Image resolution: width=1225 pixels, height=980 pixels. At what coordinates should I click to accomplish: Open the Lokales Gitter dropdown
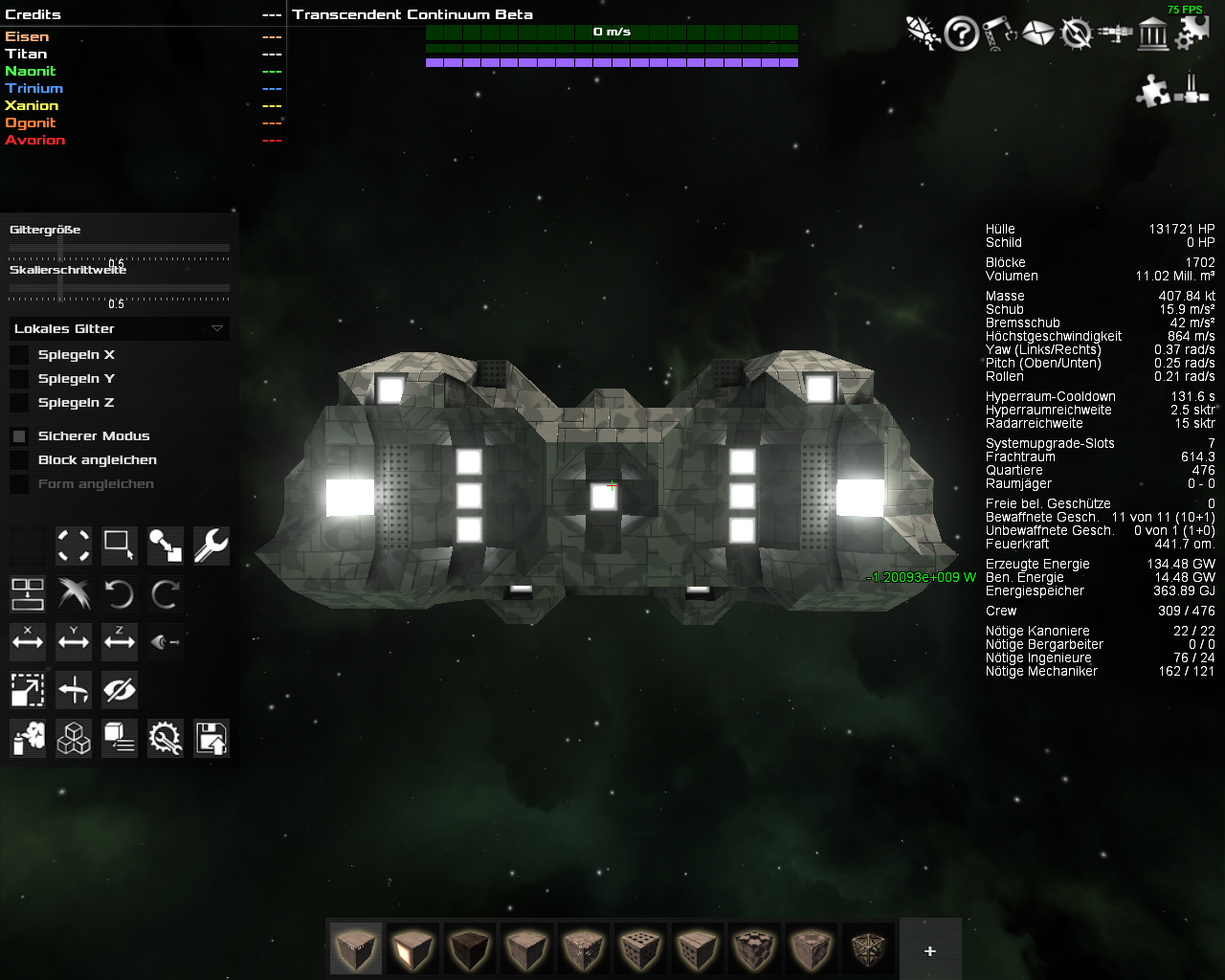120,328
